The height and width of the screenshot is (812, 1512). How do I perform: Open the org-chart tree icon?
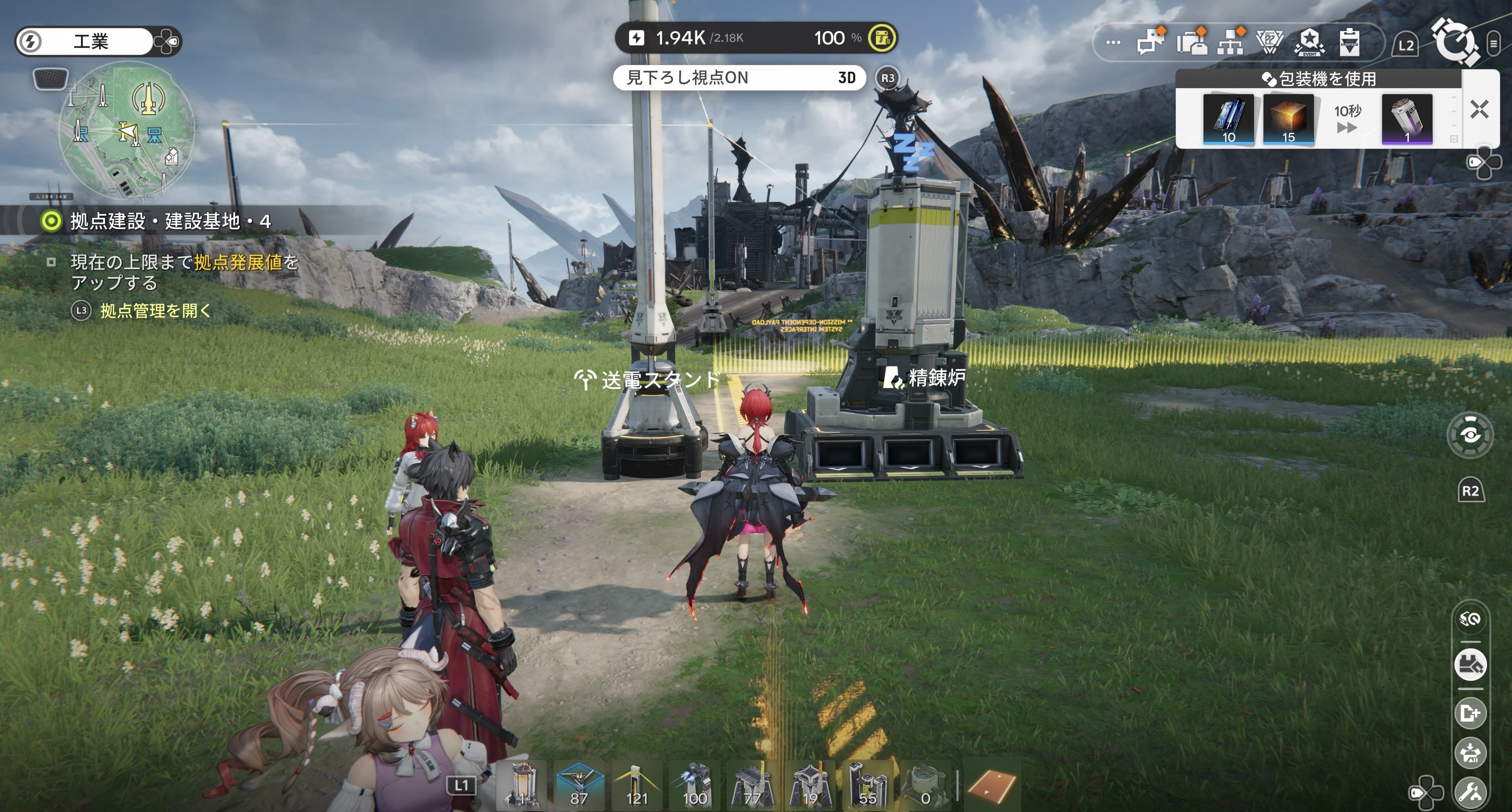[1231, 42]
